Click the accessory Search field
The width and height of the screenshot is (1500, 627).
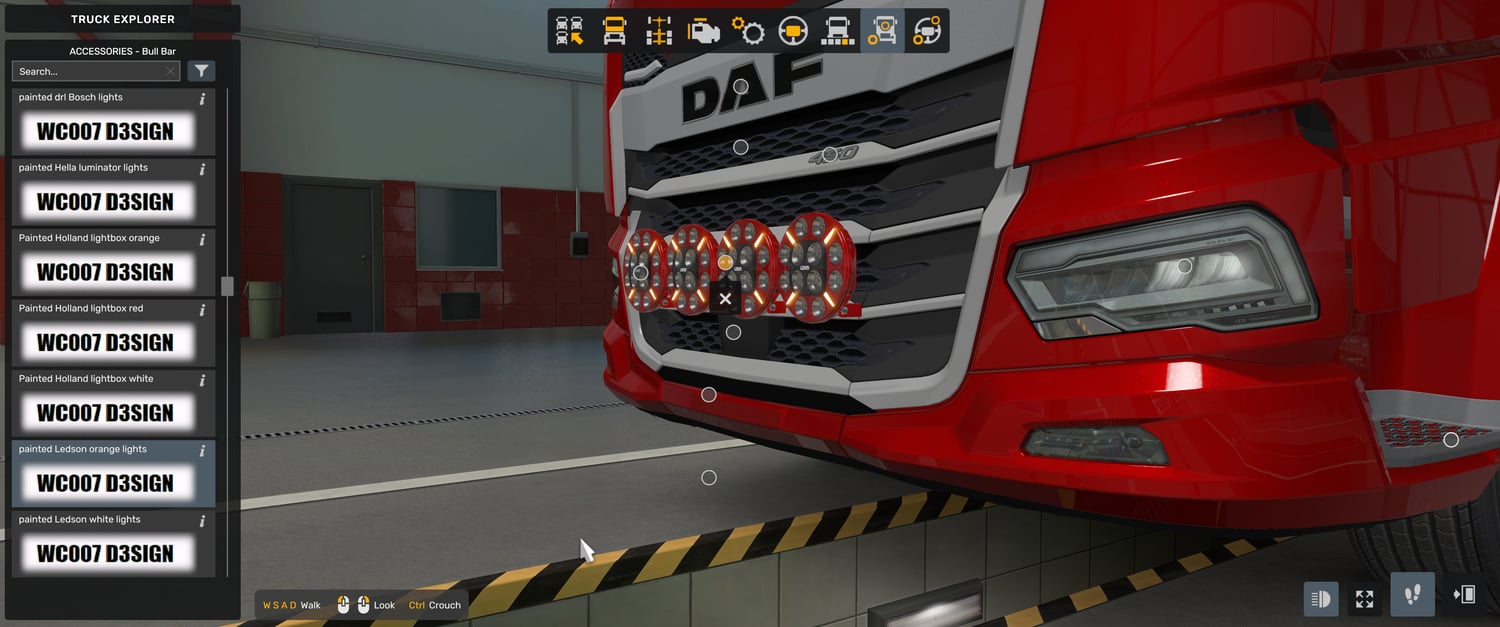(90, 71)
